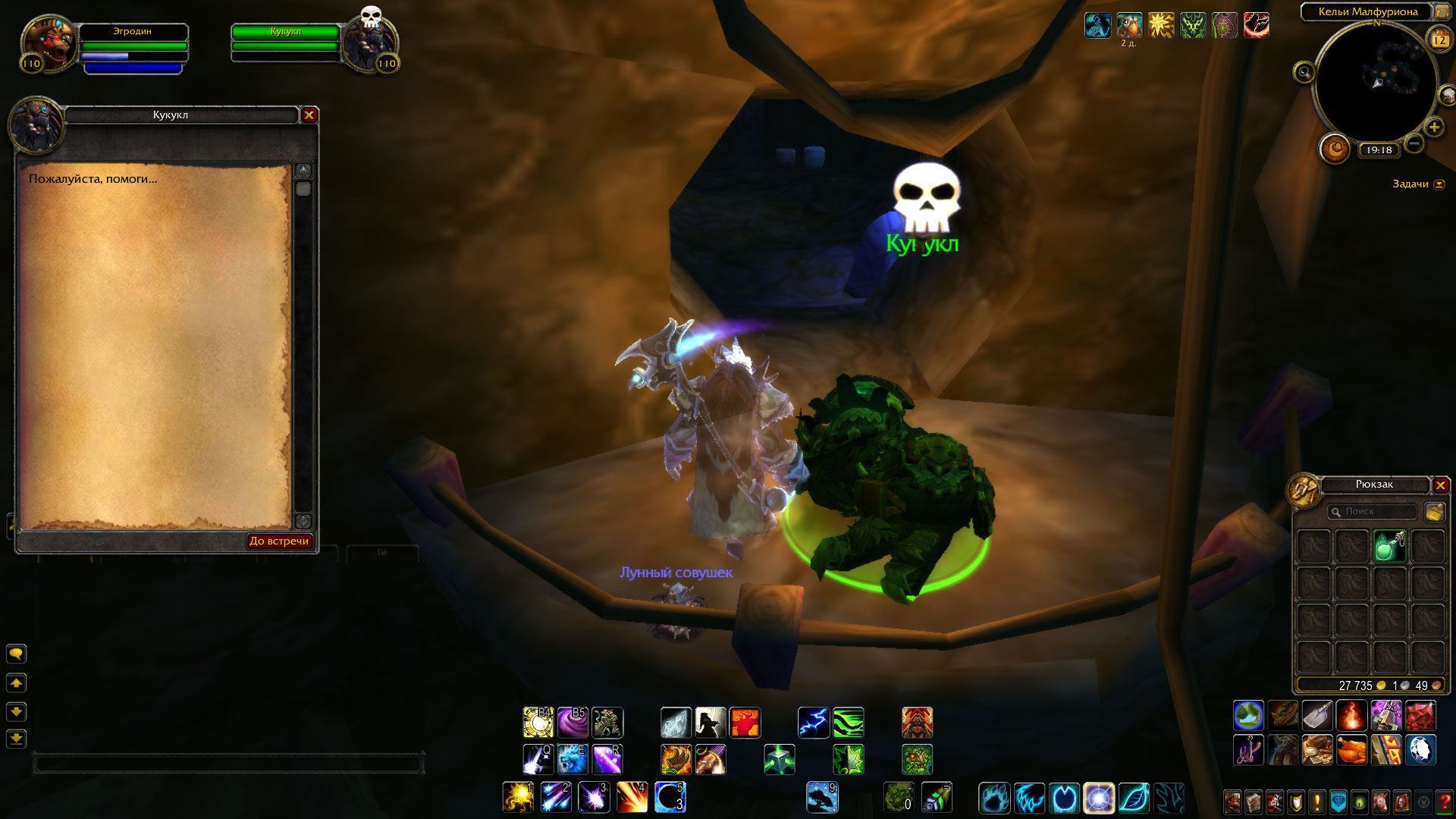The width and height of the screenshot is (1456, 819).
Task: Zoom in the minimap with the plus button
Action: pos(1434,127)
